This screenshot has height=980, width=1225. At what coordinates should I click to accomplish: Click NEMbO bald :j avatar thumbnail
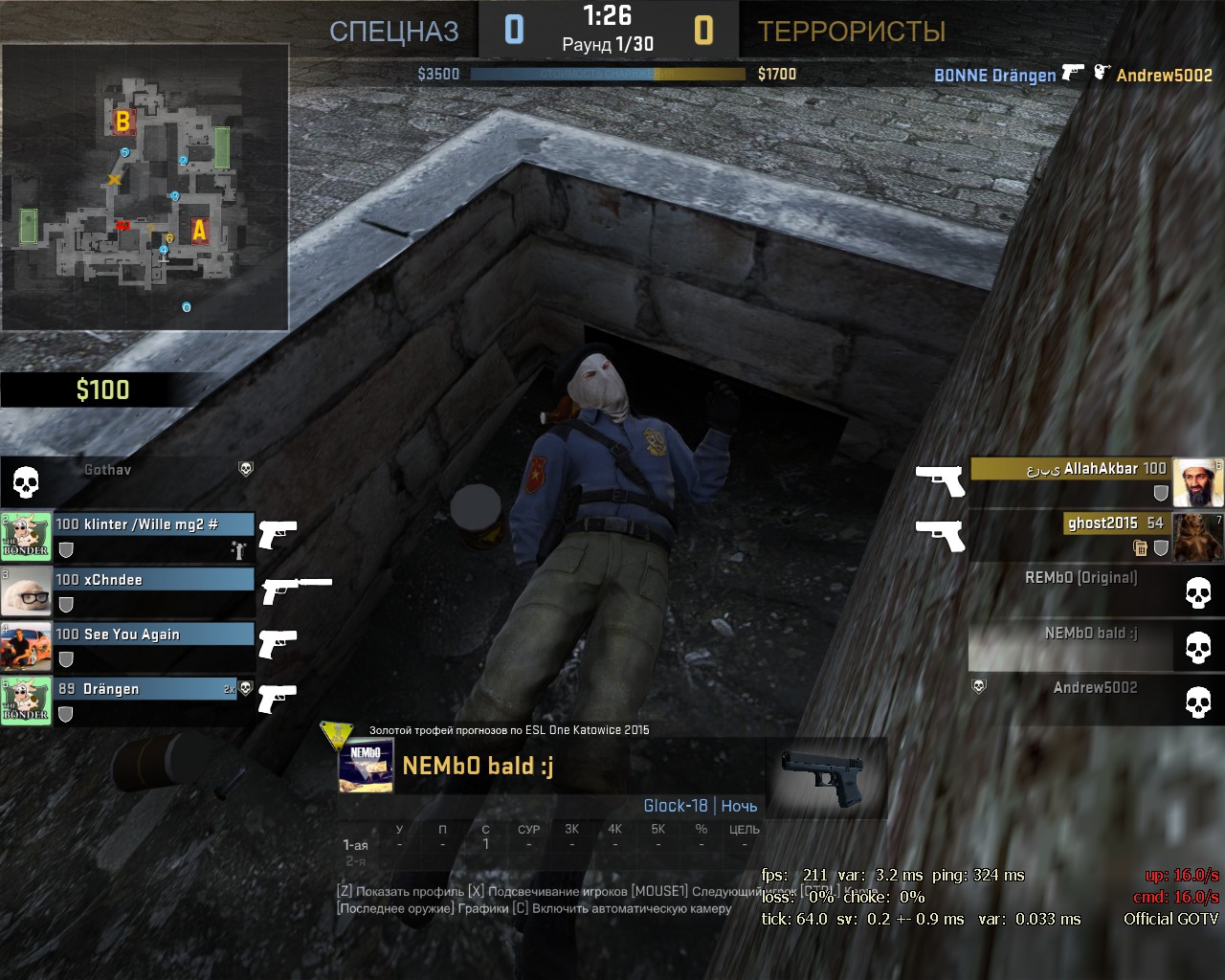pos(367,768)
